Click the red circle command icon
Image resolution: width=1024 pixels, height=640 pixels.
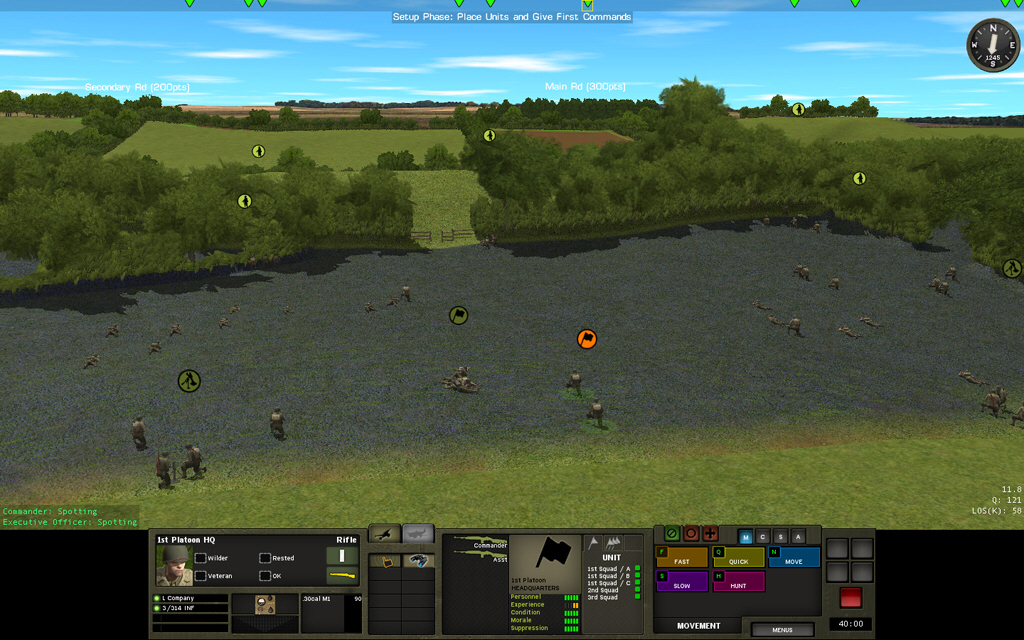[x=691, y=534]
